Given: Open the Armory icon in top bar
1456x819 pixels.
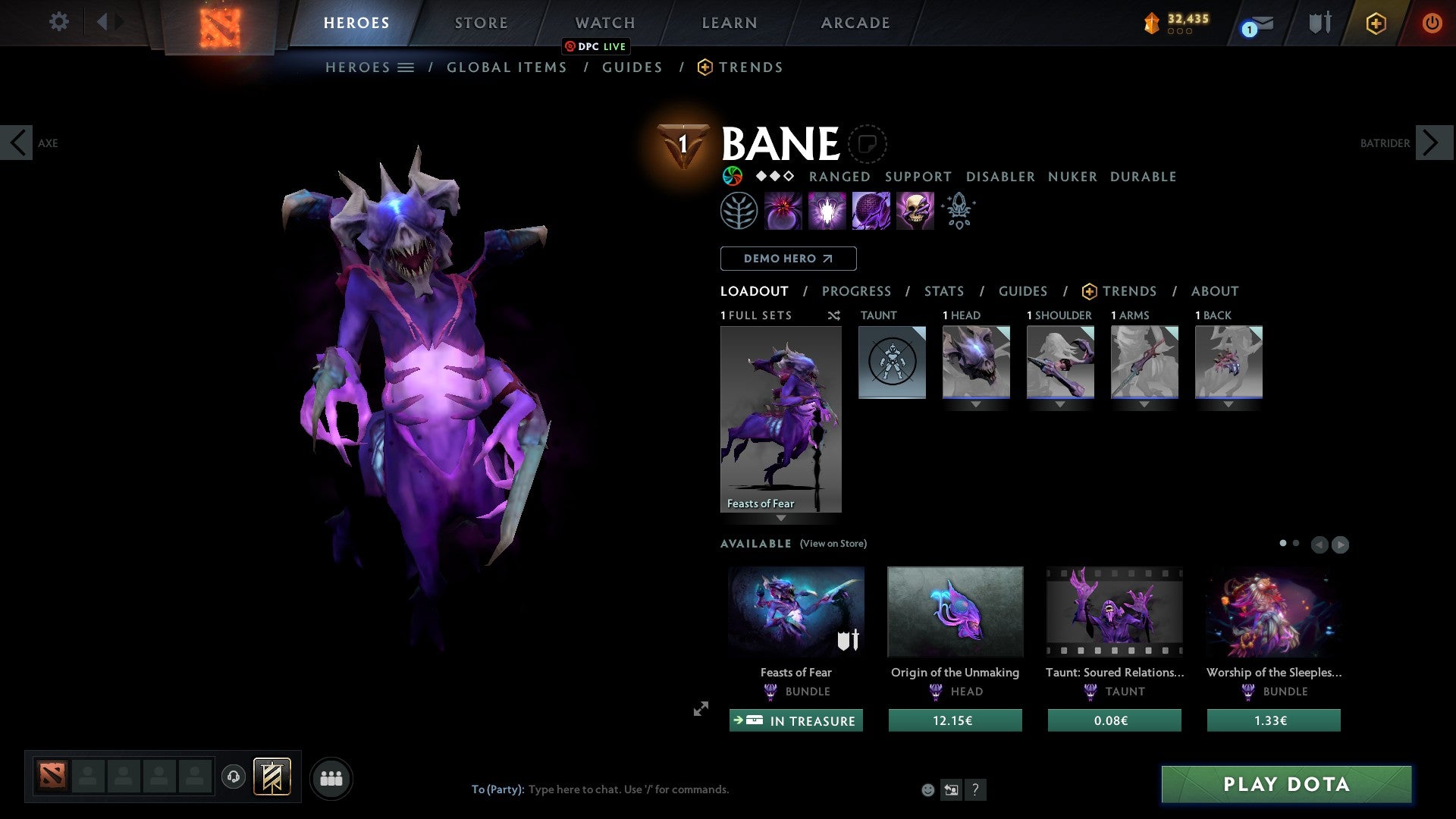Looking at the screenshot, I should point(1318,23).
